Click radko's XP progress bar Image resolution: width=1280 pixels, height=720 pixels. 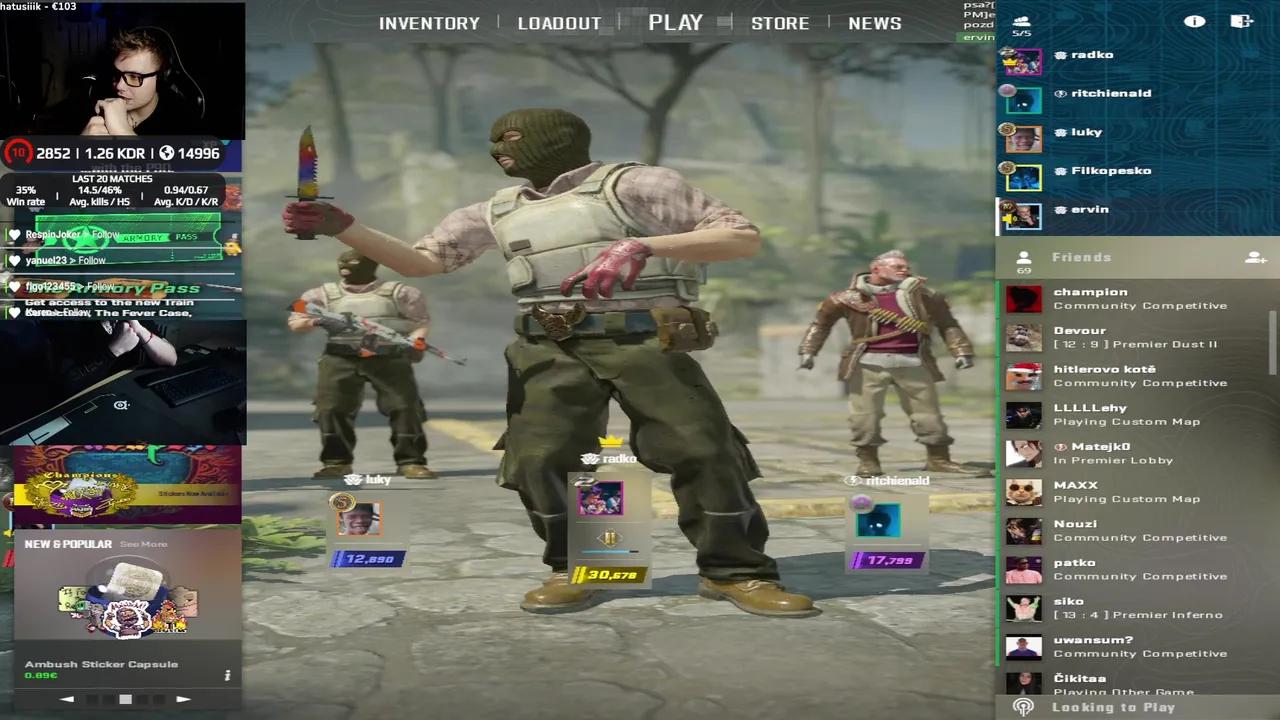[x=609, y=551]
